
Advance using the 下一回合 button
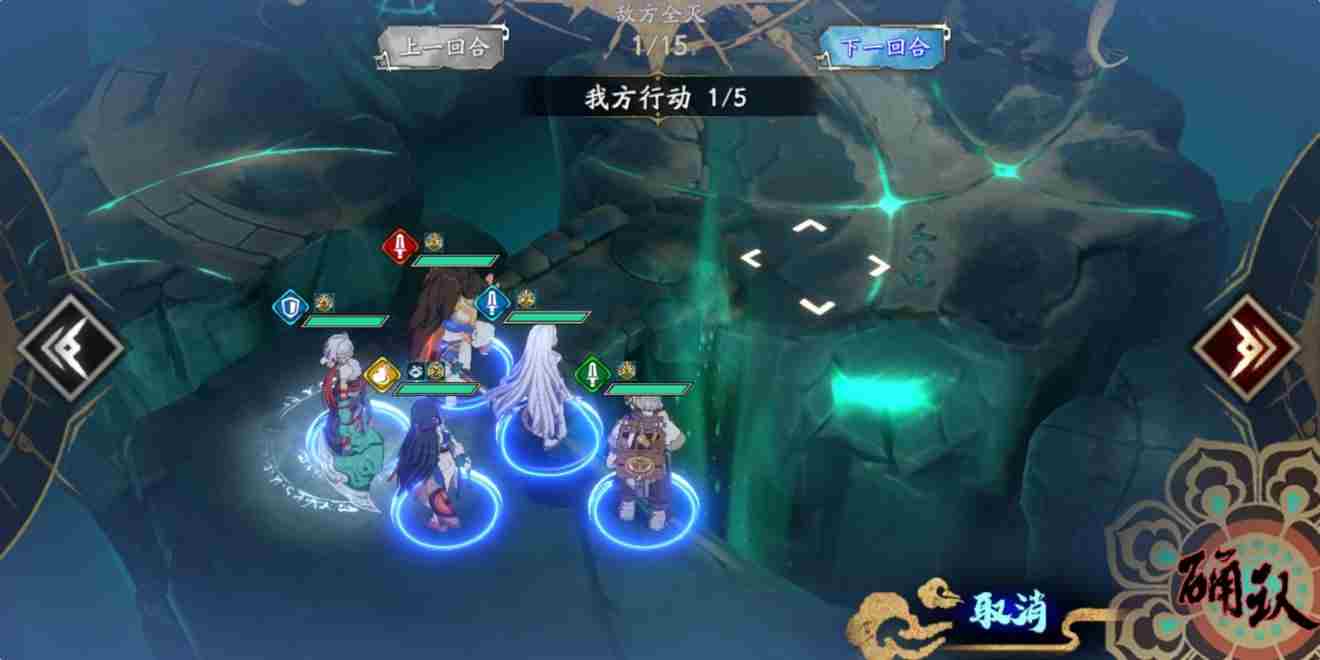pos(881,46)
